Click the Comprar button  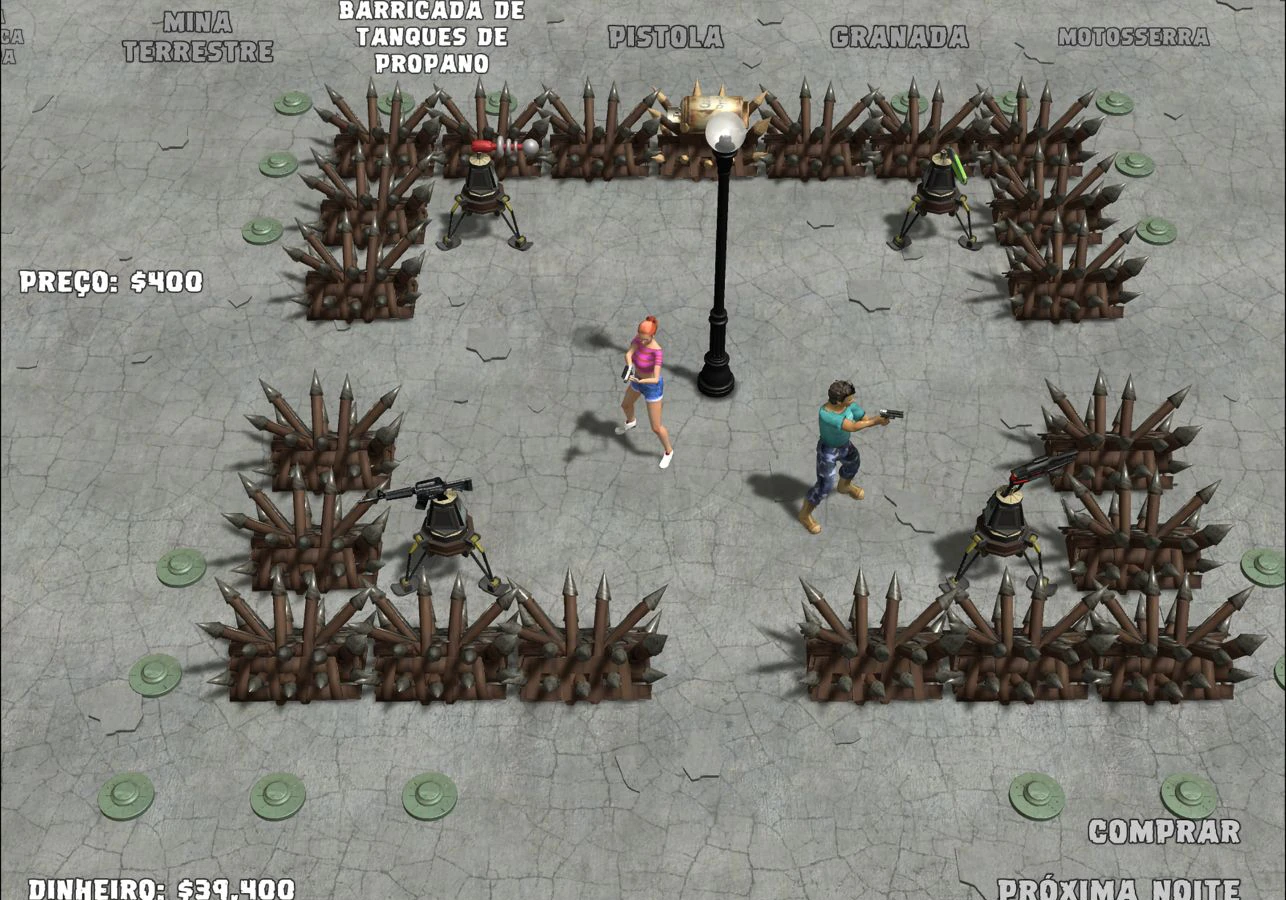click(1164, 831)
